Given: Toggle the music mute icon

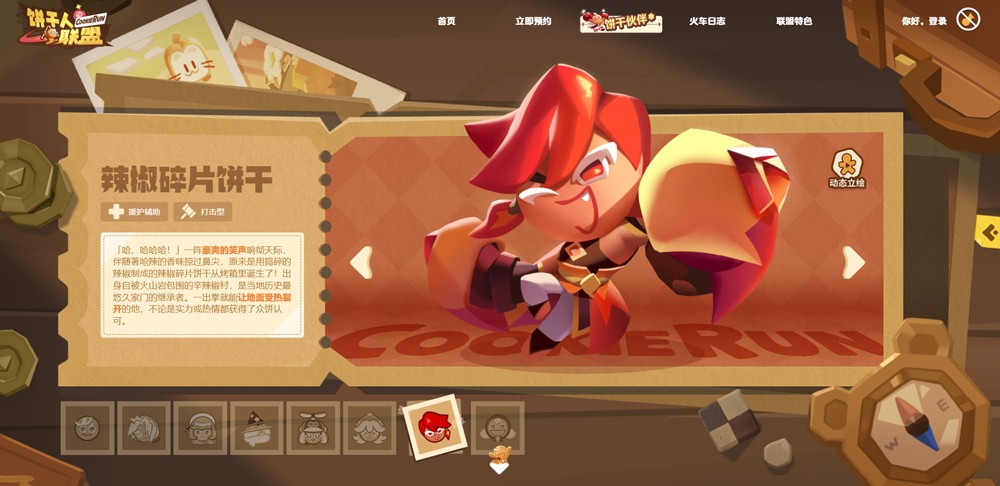Looking at the screenshot, I should [x=968, y=19].
